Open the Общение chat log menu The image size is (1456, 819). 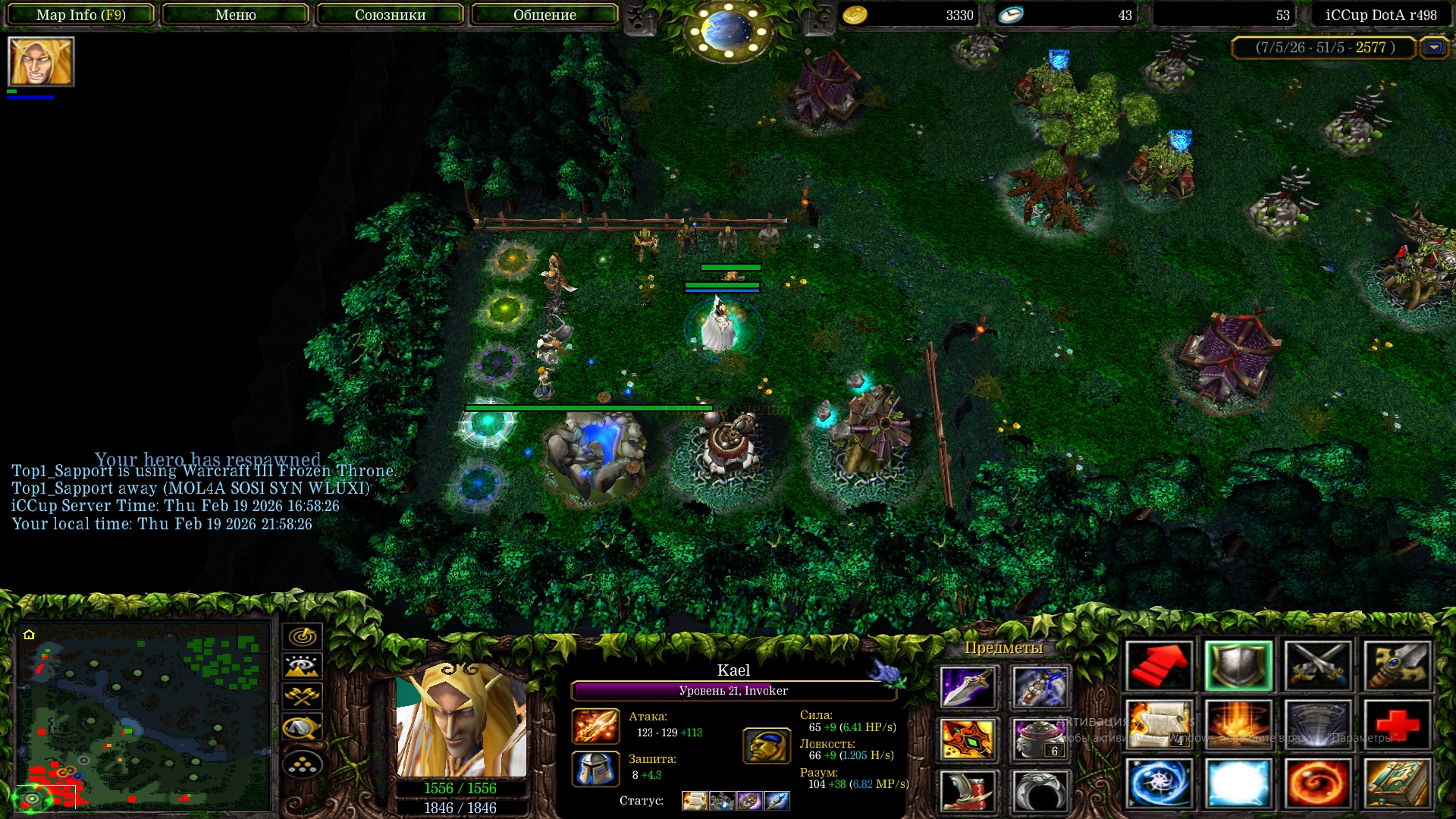coord(544,14)
